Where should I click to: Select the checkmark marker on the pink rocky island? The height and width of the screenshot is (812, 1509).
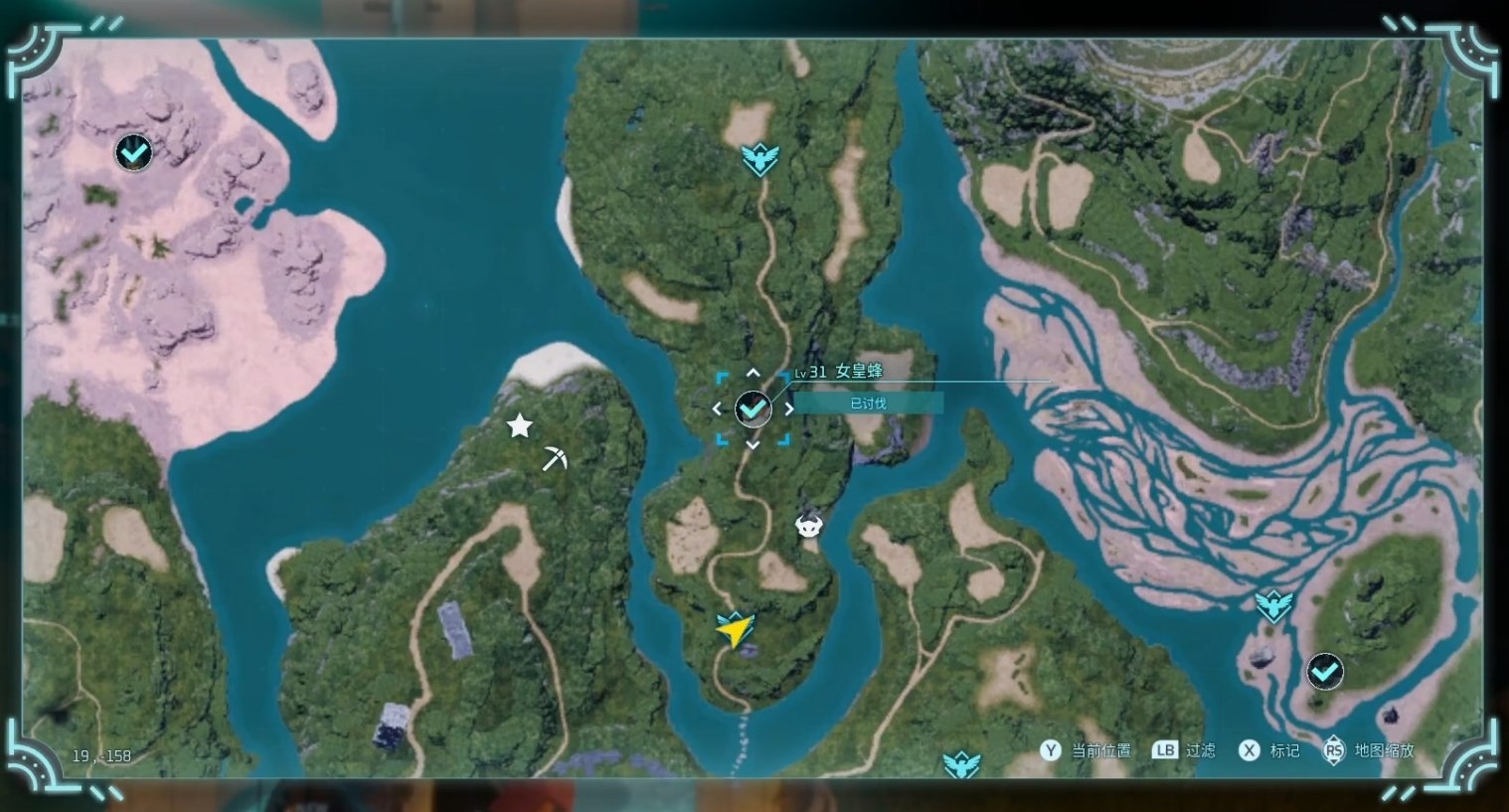134,153
